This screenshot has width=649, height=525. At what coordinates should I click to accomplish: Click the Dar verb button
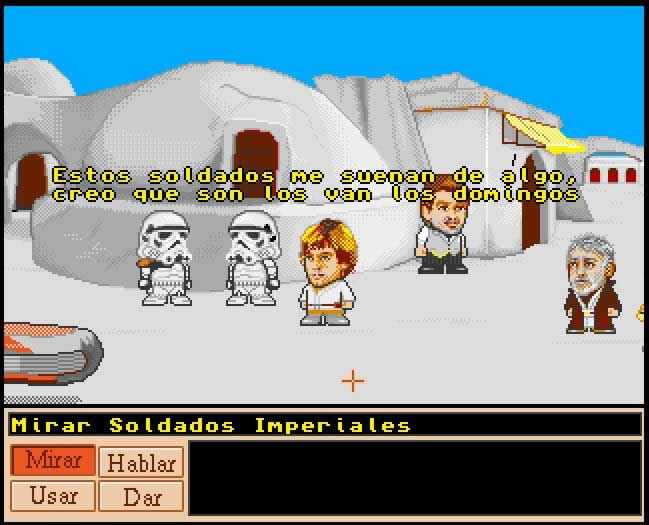coord(141,496)
